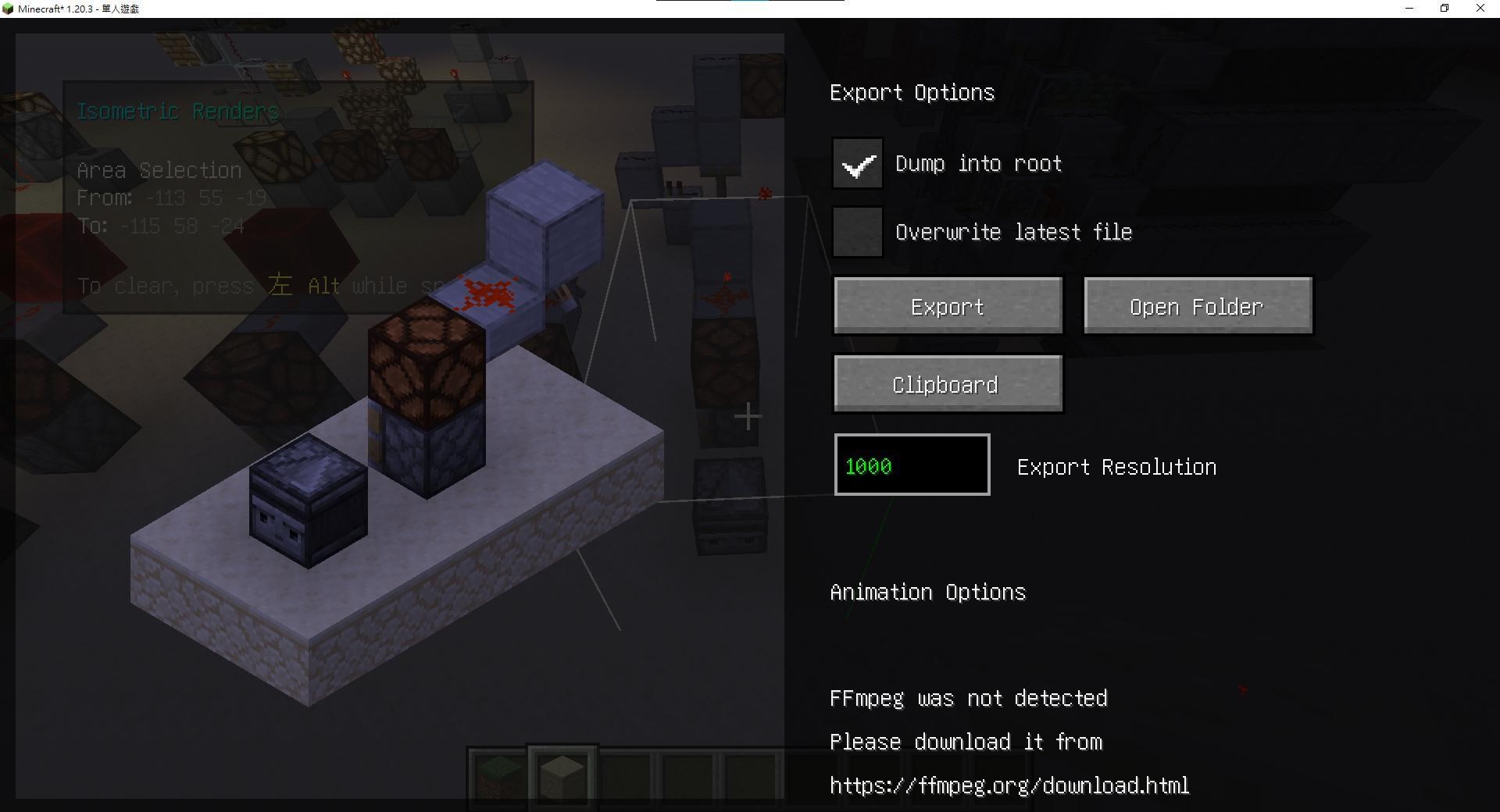Select the sand block in hotbar slot two
This screenshot has width=1500, height=812.
[x=561, y=774]
